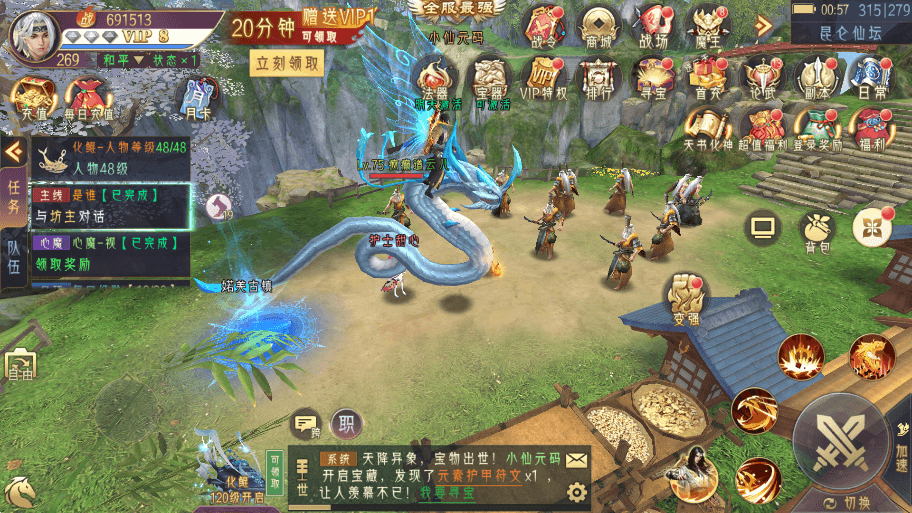Open the 日常 daily activities icon

[x=866, y=77]
